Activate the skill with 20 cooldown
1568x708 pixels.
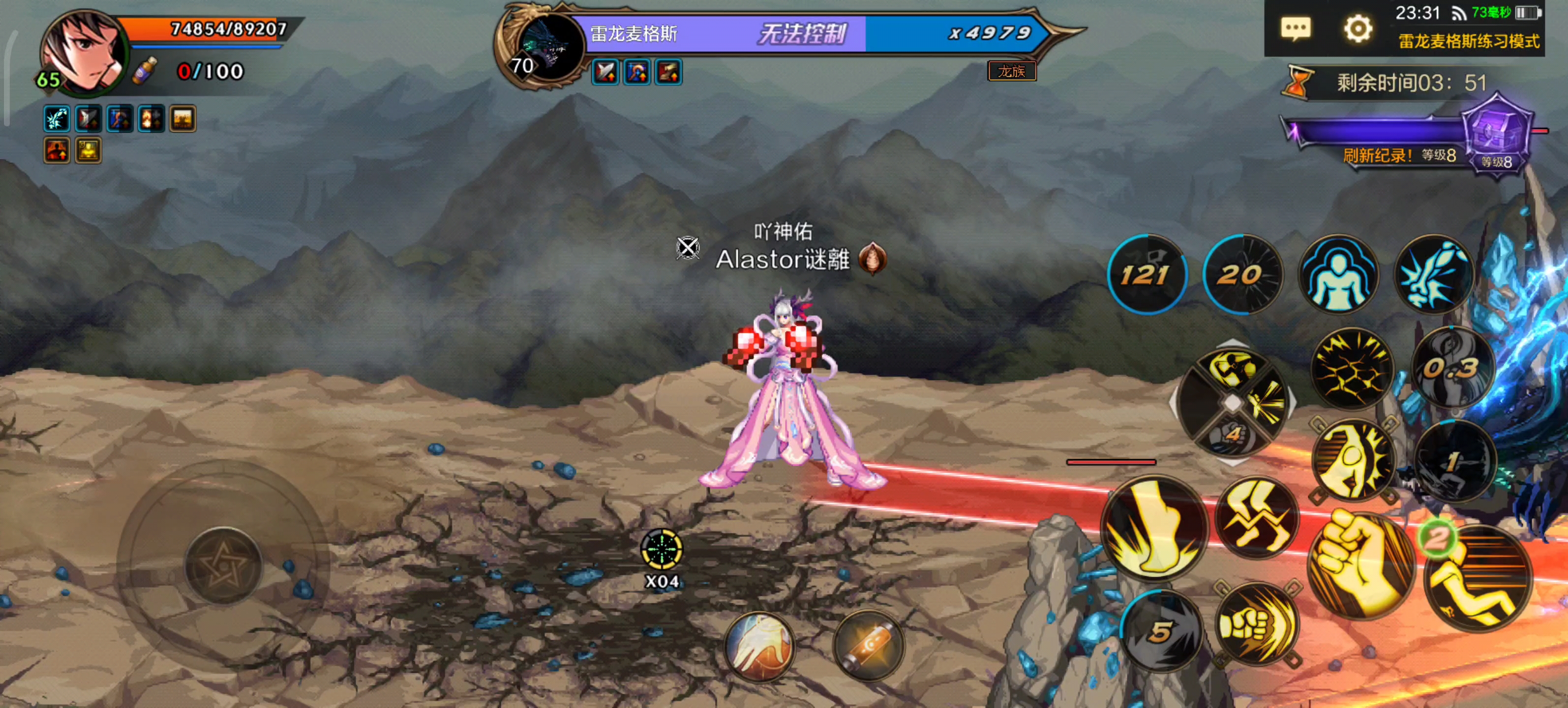[1242, 274]
